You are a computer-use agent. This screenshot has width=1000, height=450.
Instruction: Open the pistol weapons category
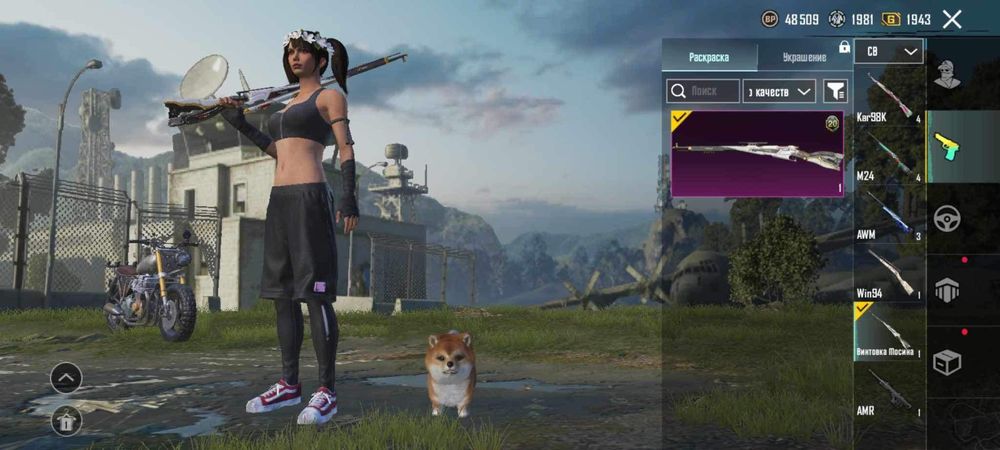pyautogui.click(x=947, y=146)
